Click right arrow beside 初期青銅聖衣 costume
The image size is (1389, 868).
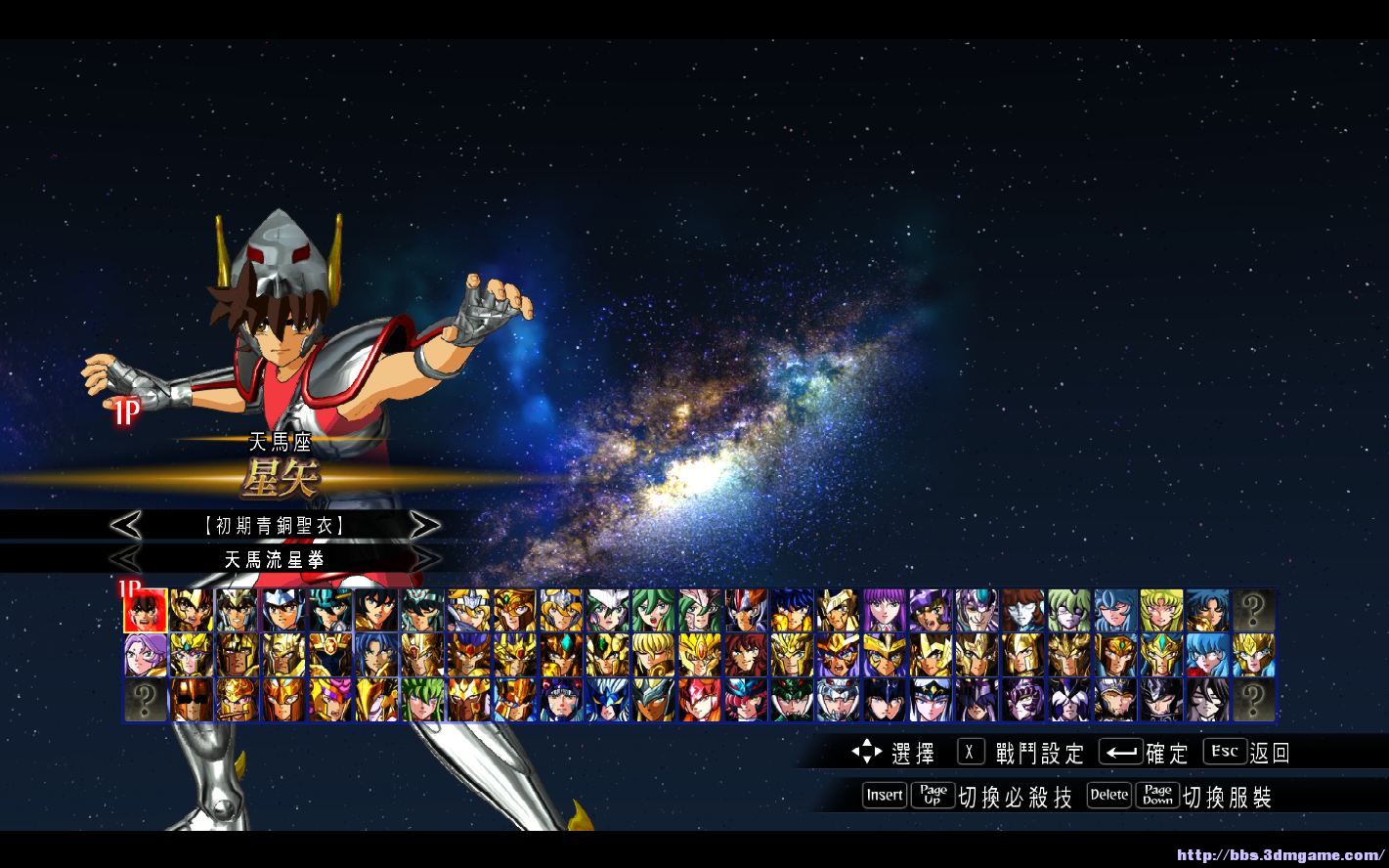[x=424, y=526]
